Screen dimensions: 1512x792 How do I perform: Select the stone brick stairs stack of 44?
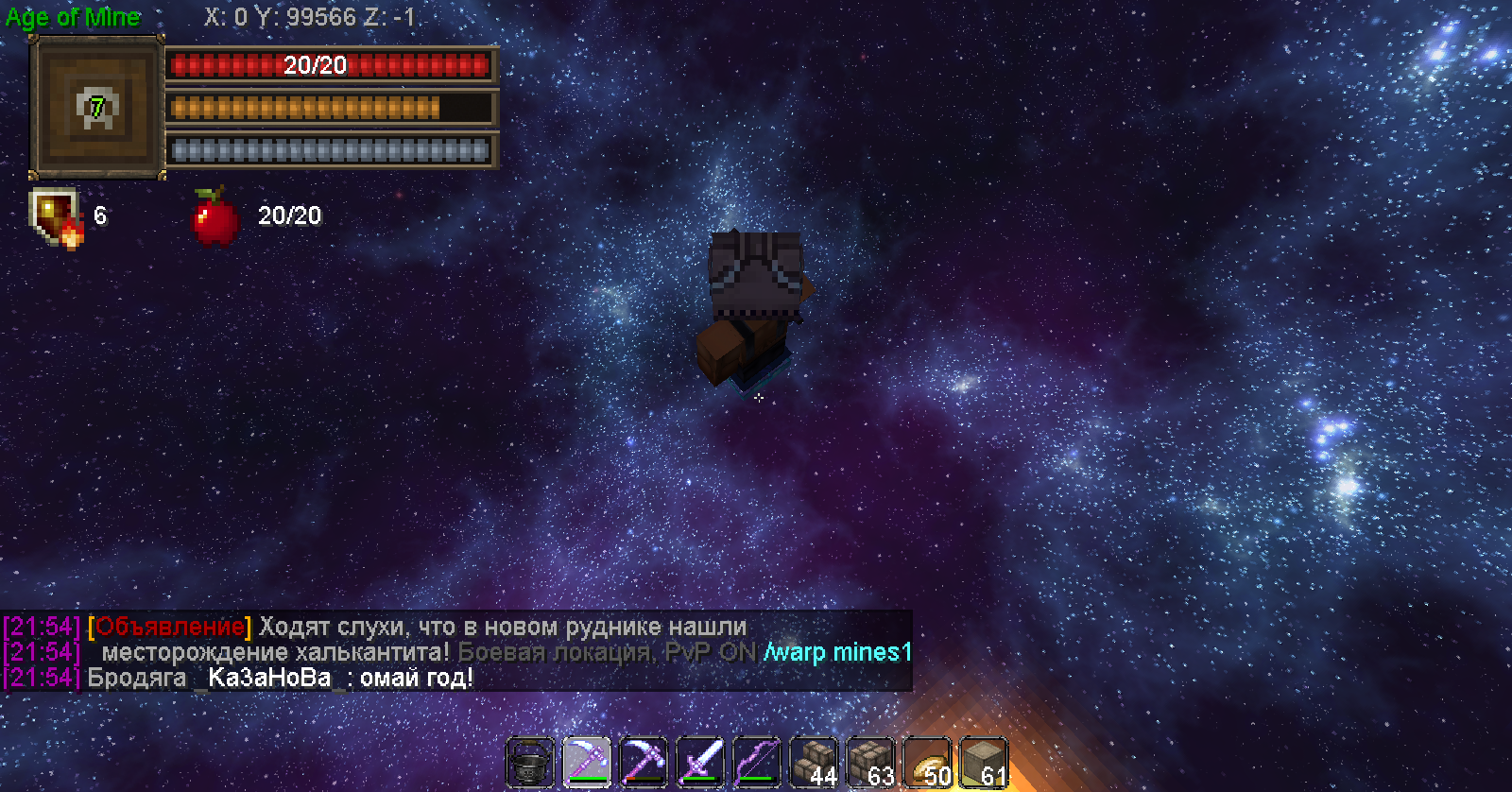[x=814, y=762]
